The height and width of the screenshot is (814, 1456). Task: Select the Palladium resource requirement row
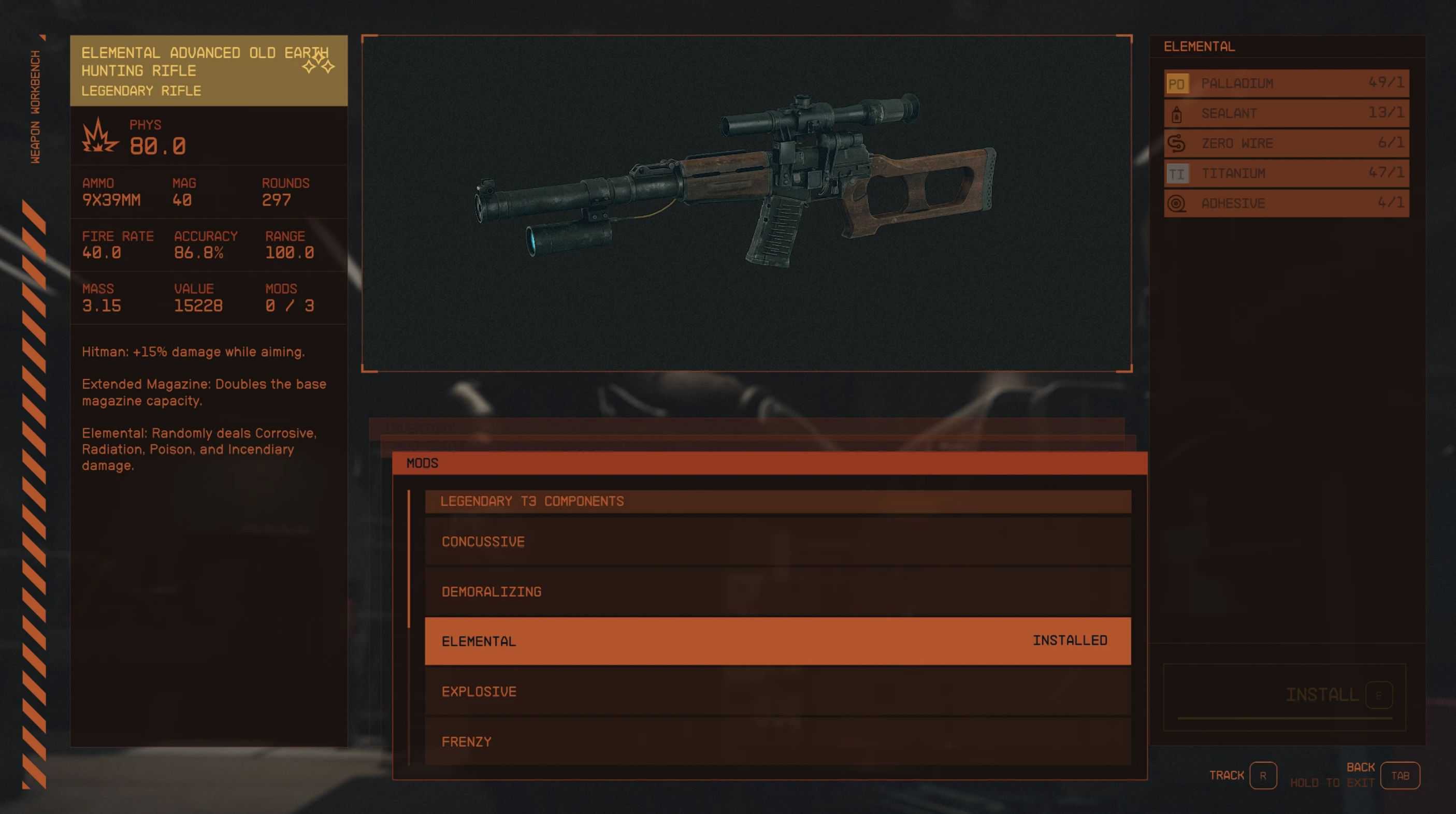(1286, 83)
